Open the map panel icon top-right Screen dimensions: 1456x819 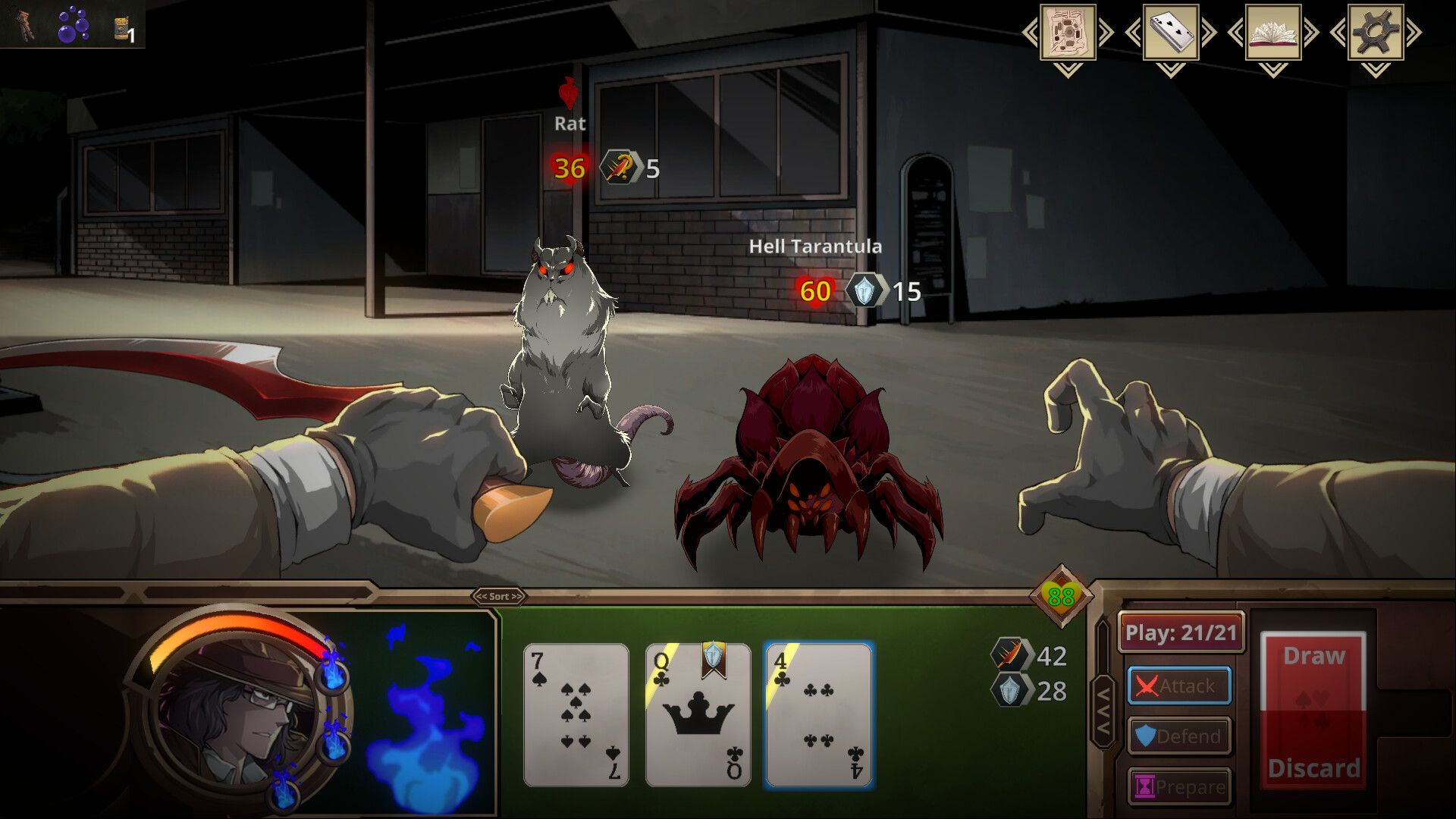1069,33
